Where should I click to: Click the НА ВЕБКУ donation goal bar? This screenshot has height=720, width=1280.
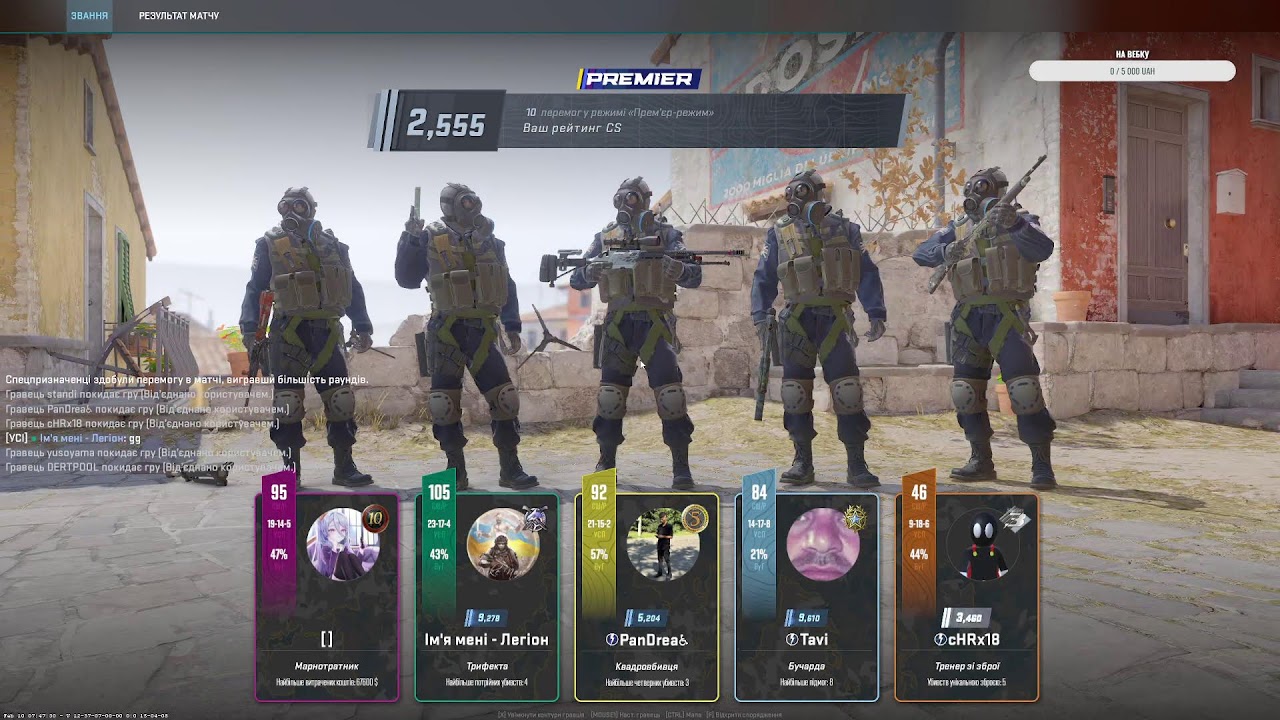1131,72
